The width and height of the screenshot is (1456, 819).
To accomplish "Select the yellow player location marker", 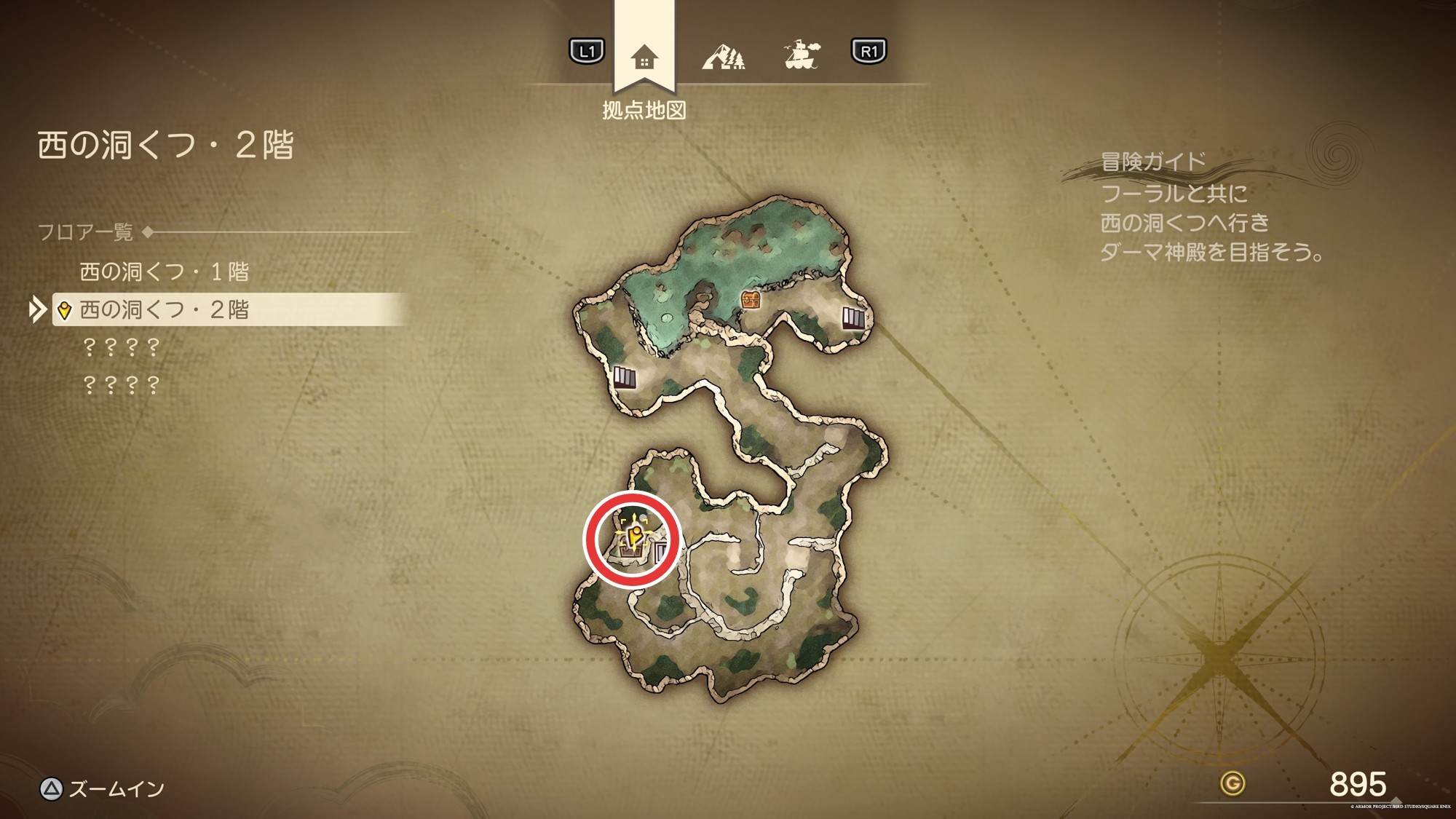I will (x=634, y=537).
